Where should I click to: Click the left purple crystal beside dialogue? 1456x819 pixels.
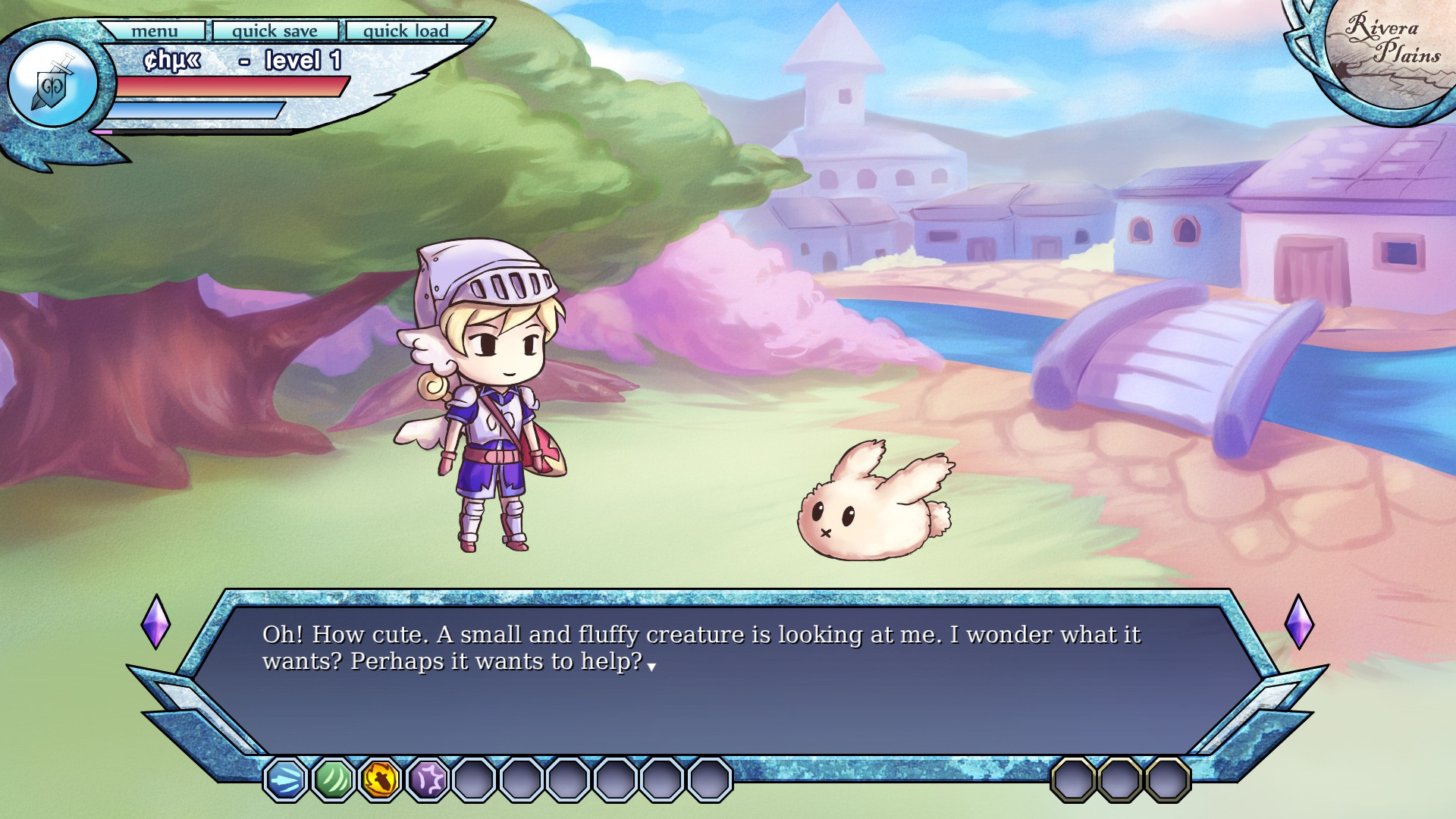tap(155, 622)
